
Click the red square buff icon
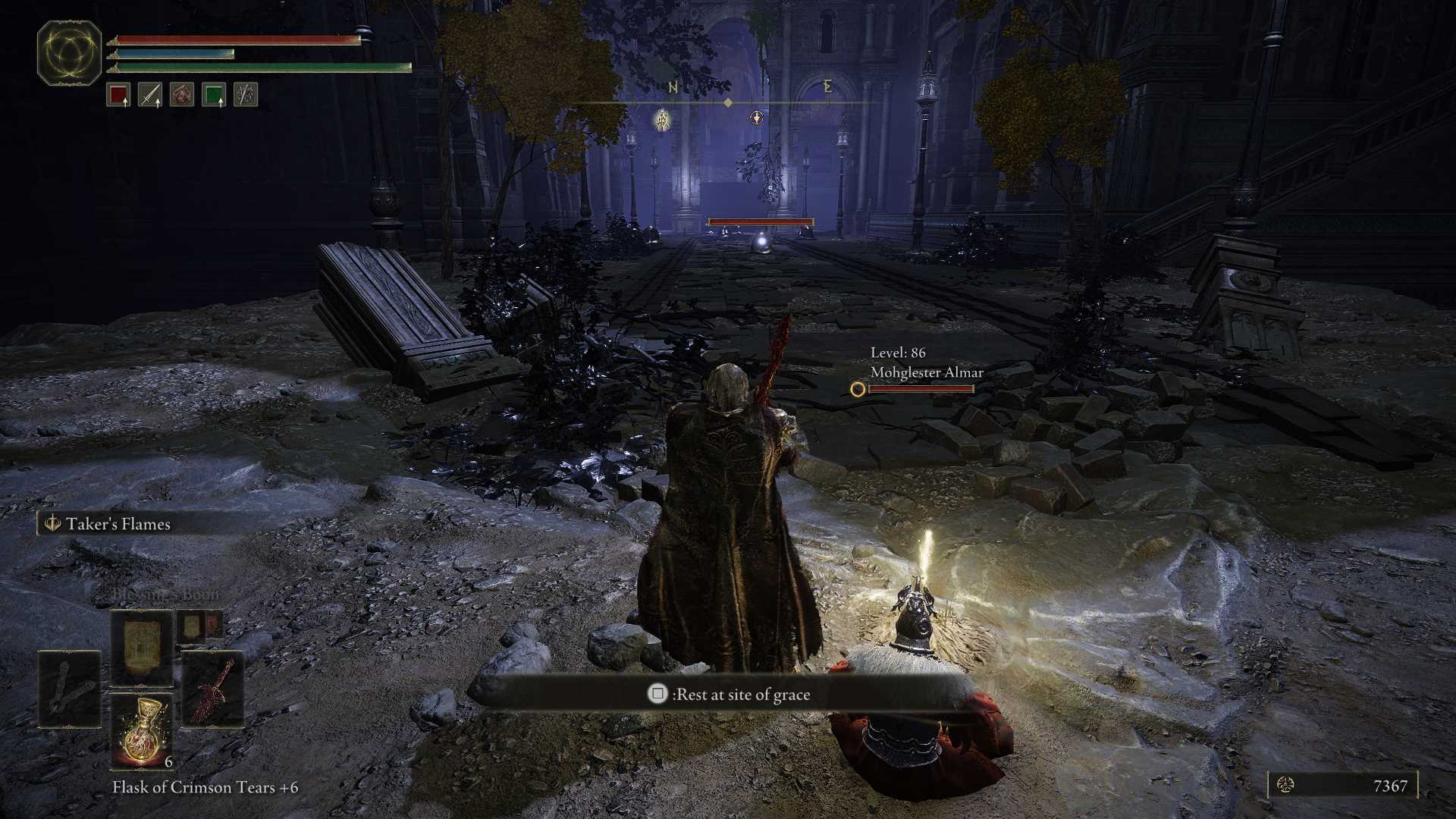coord(118,95)
